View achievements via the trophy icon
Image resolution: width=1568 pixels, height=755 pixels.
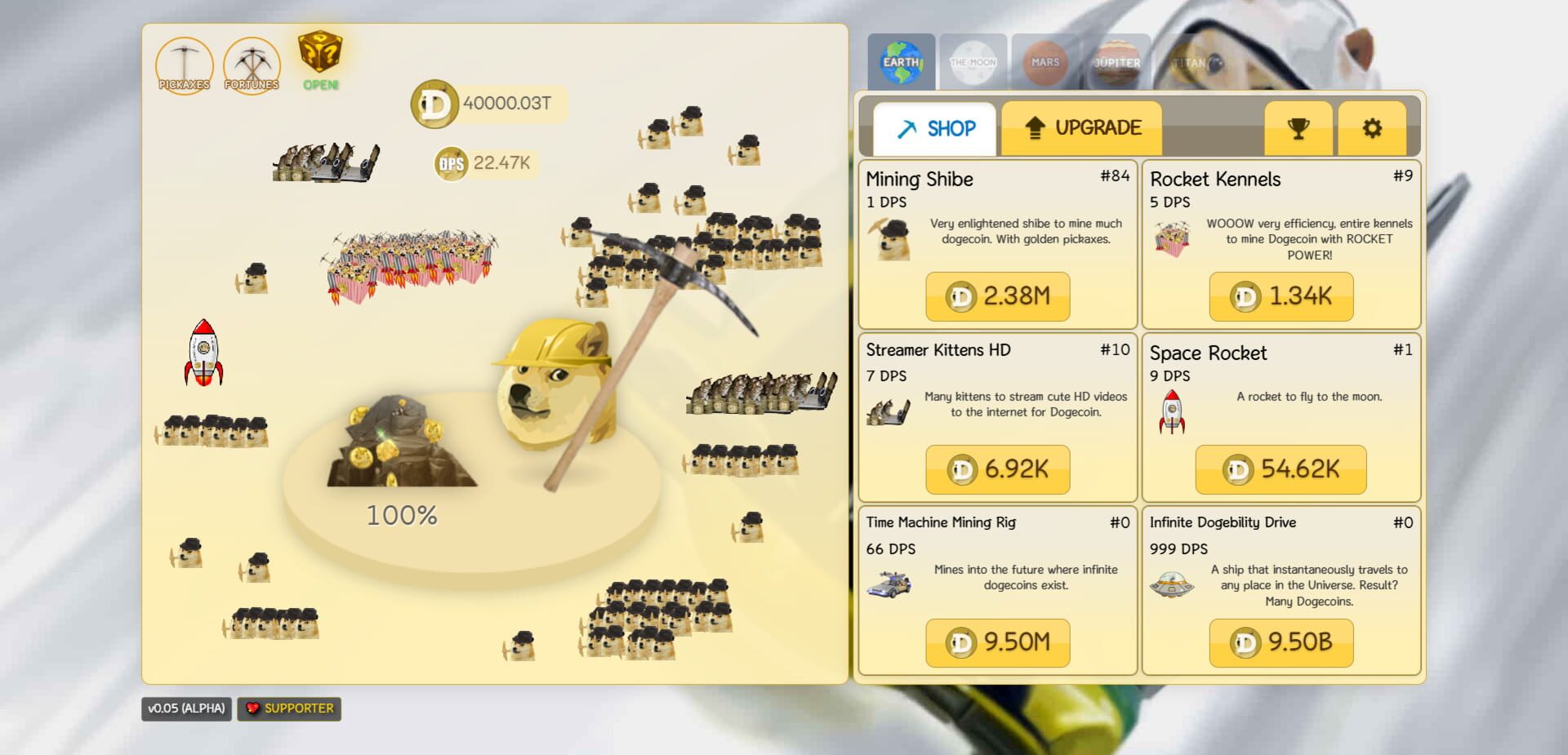[x=1298, y=128]
